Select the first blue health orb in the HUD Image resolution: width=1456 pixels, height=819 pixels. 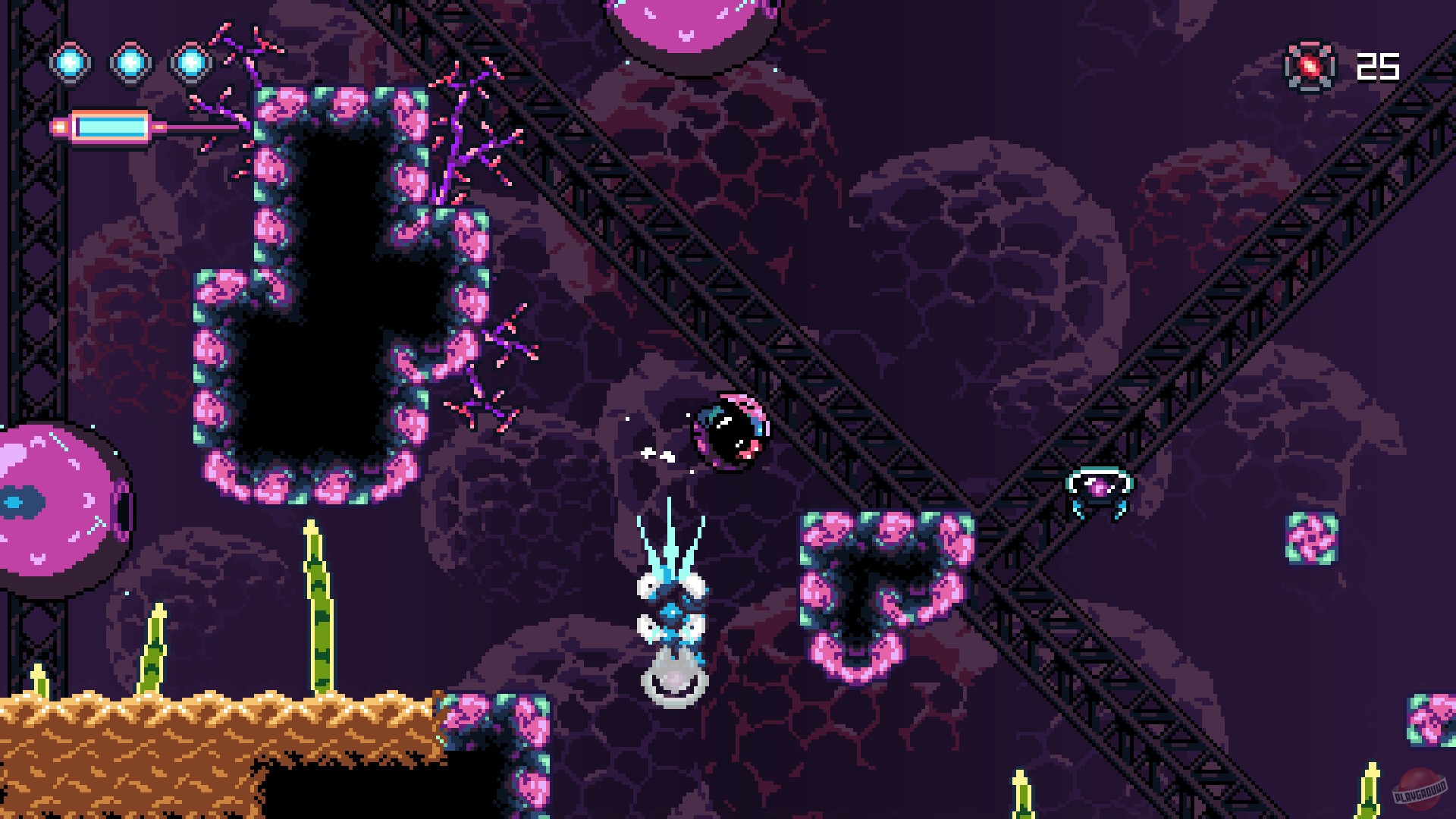coord(72,62)
